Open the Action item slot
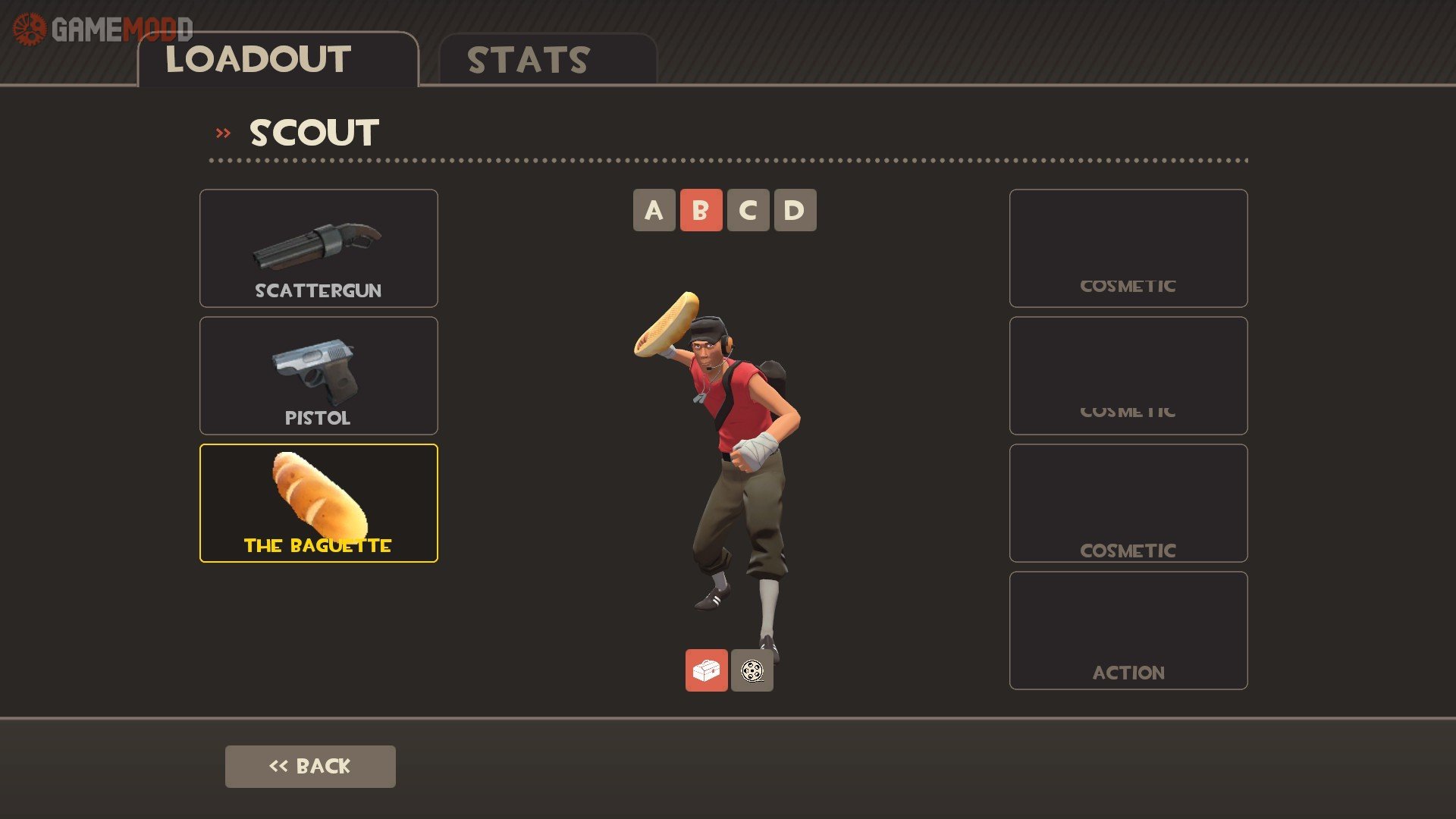The image size is (1456, 819). click(x=1128, y=630)
